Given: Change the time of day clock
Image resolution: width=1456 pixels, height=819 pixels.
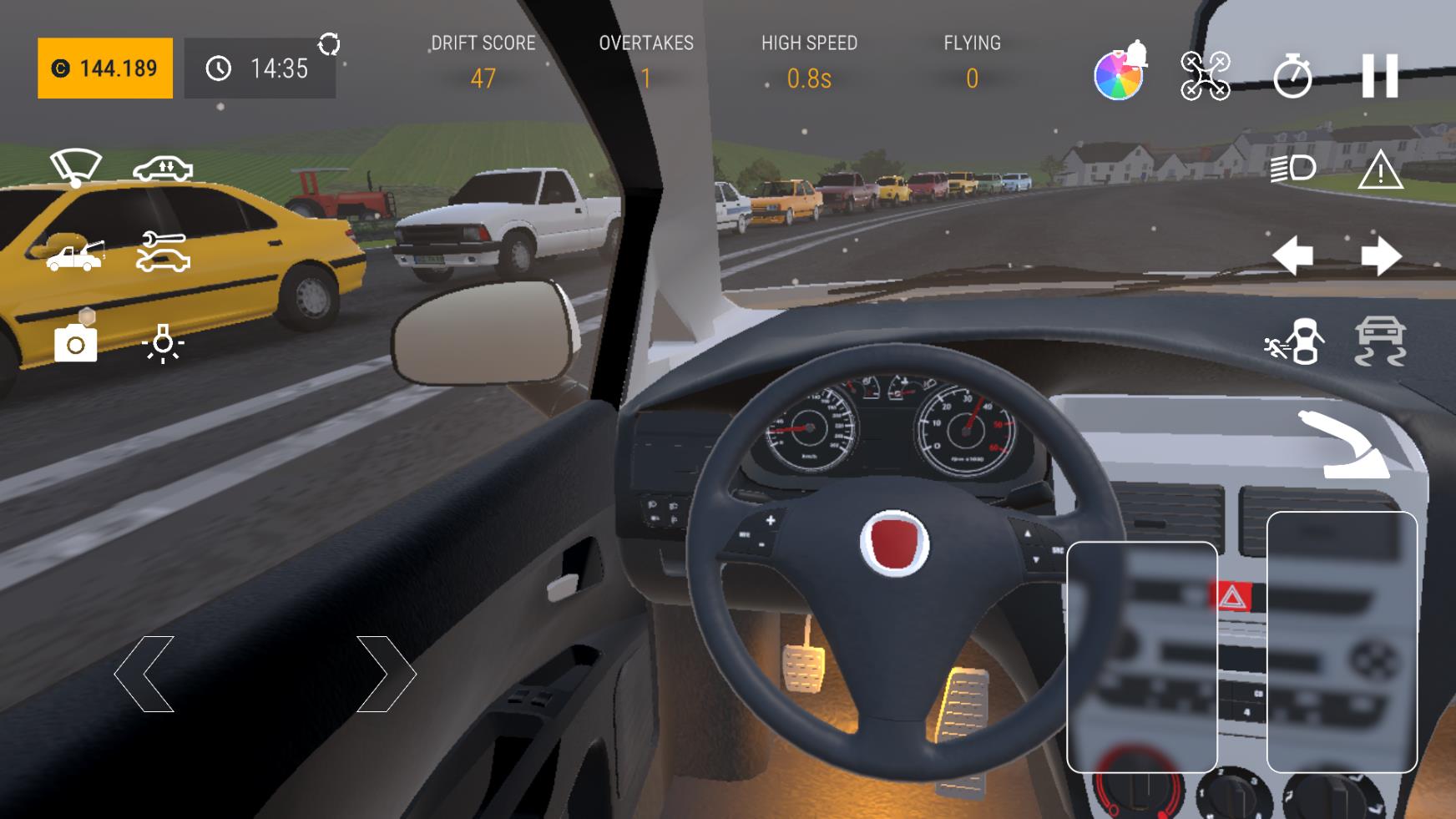Looking at the screenshot, I should pos(260,68).
